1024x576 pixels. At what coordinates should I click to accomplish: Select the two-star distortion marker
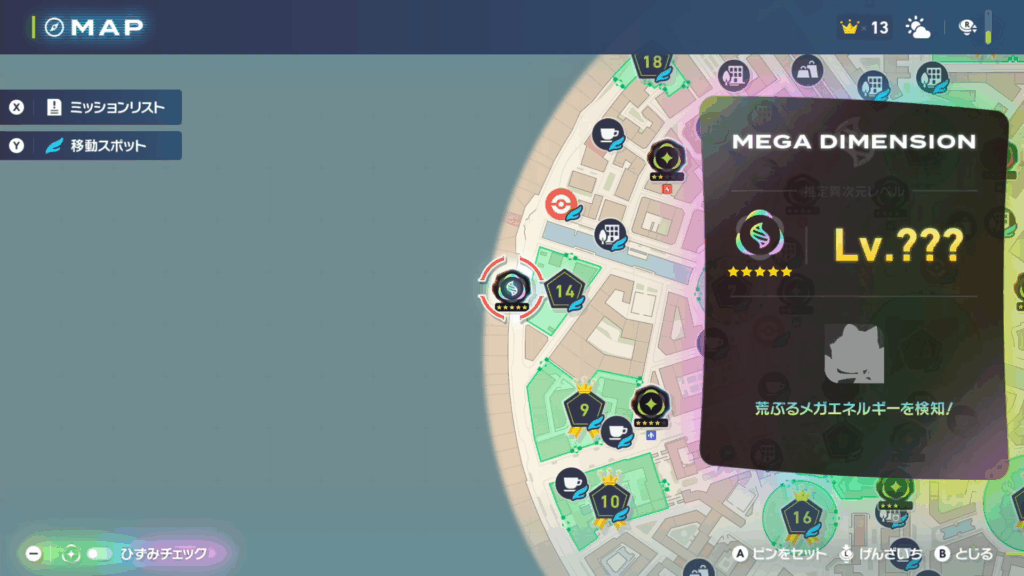(x=665, y=158)
